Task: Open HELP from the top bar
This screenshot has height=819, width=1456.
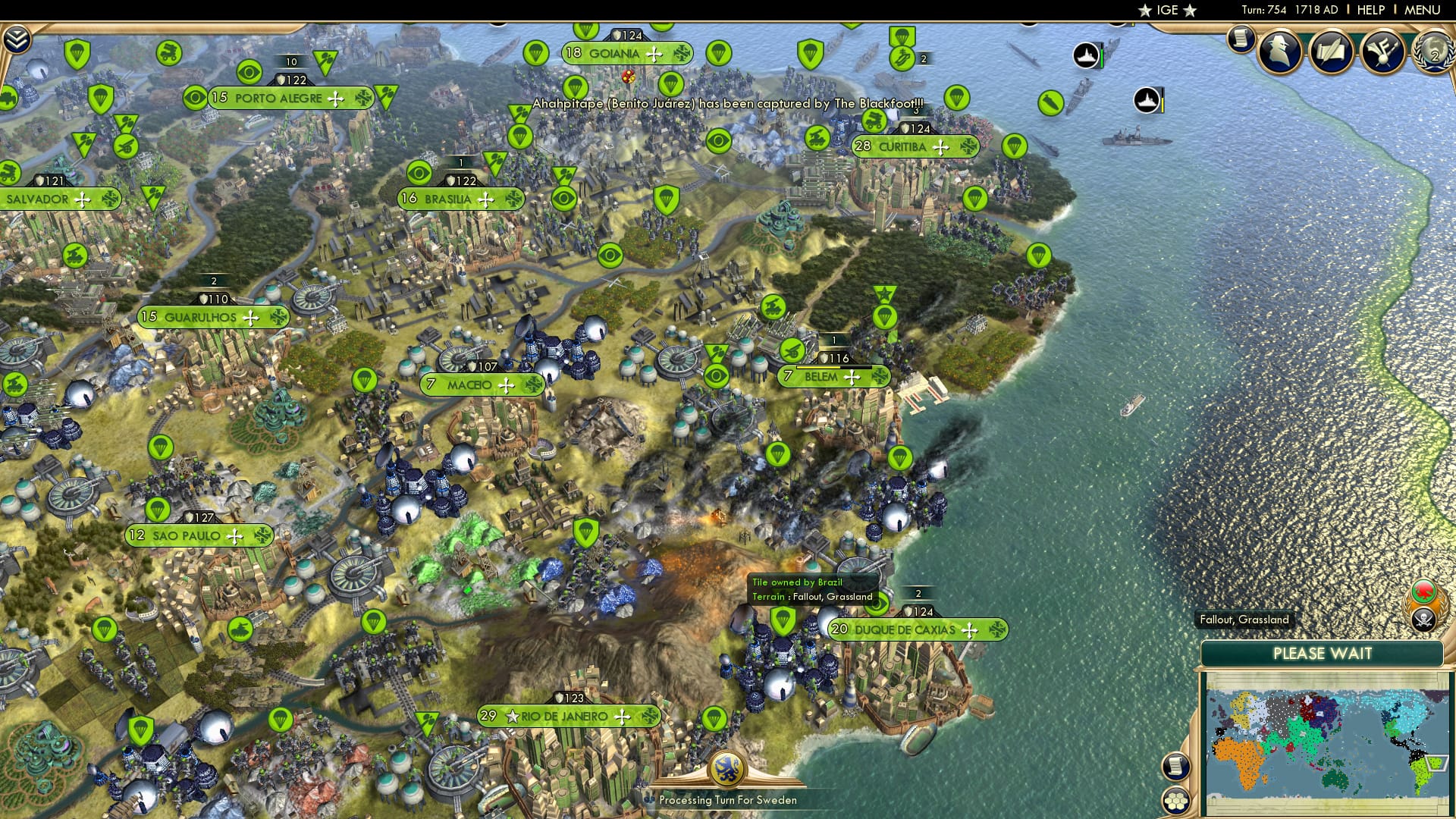Action: pos(1371,10)
